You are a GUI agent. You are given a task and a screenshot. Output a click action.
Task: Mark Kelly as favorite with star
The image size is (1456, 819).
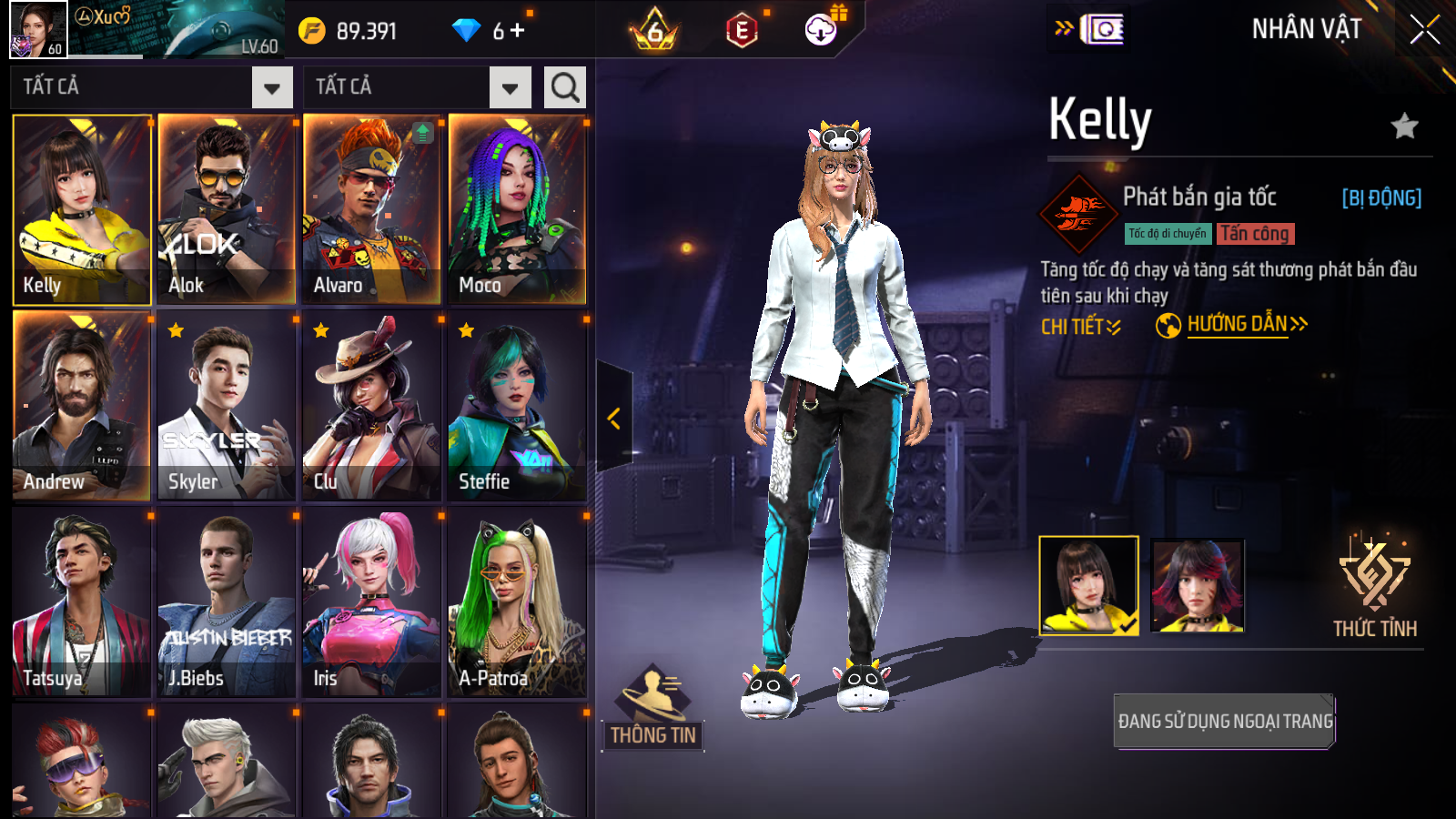click(1404, 126)
